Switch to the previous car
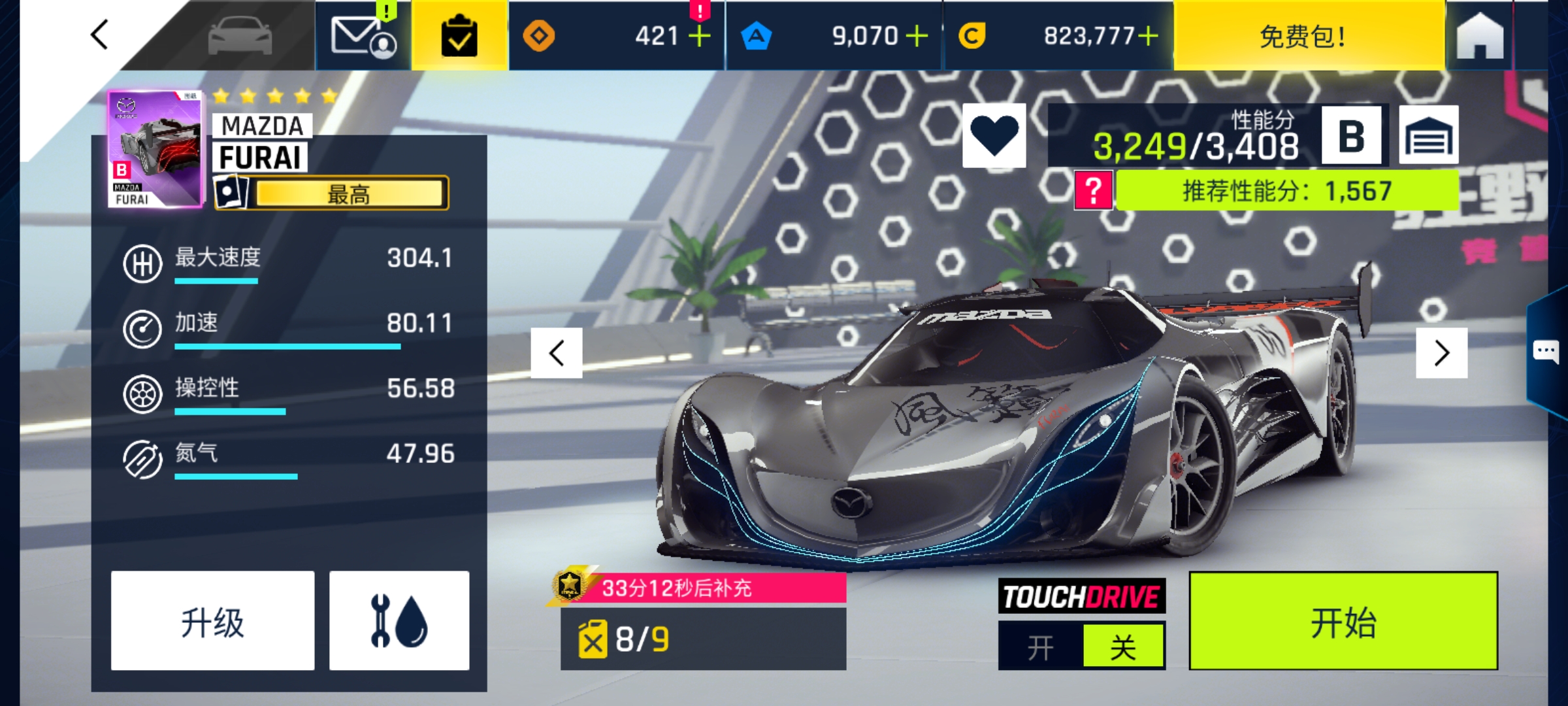 [x=557, y=353]
